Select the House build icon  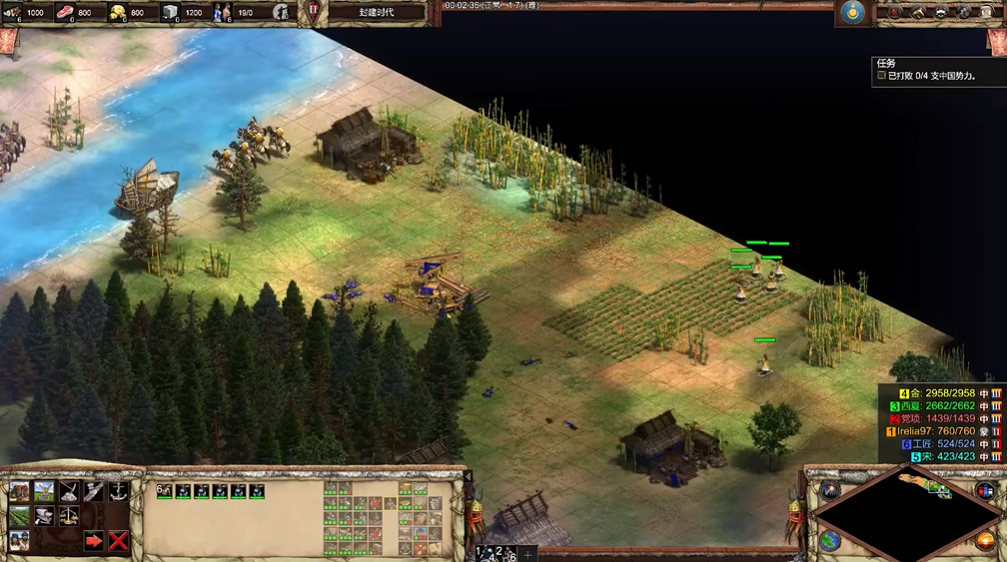[19, 491]
